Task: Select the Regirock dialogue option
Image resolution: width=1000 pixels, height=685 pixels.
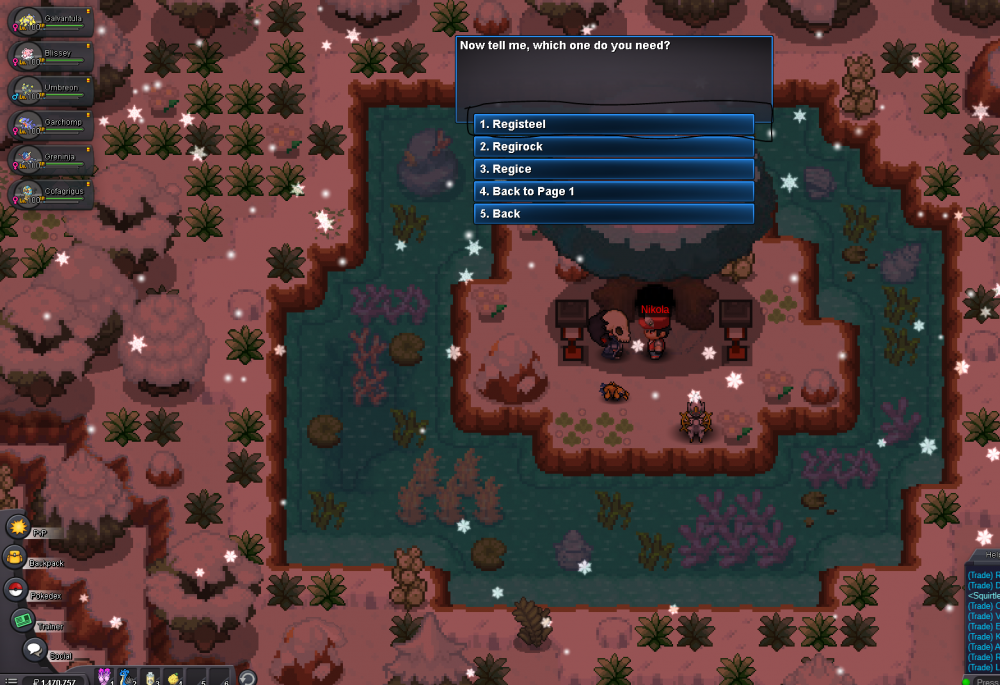Action: (613, 147)
